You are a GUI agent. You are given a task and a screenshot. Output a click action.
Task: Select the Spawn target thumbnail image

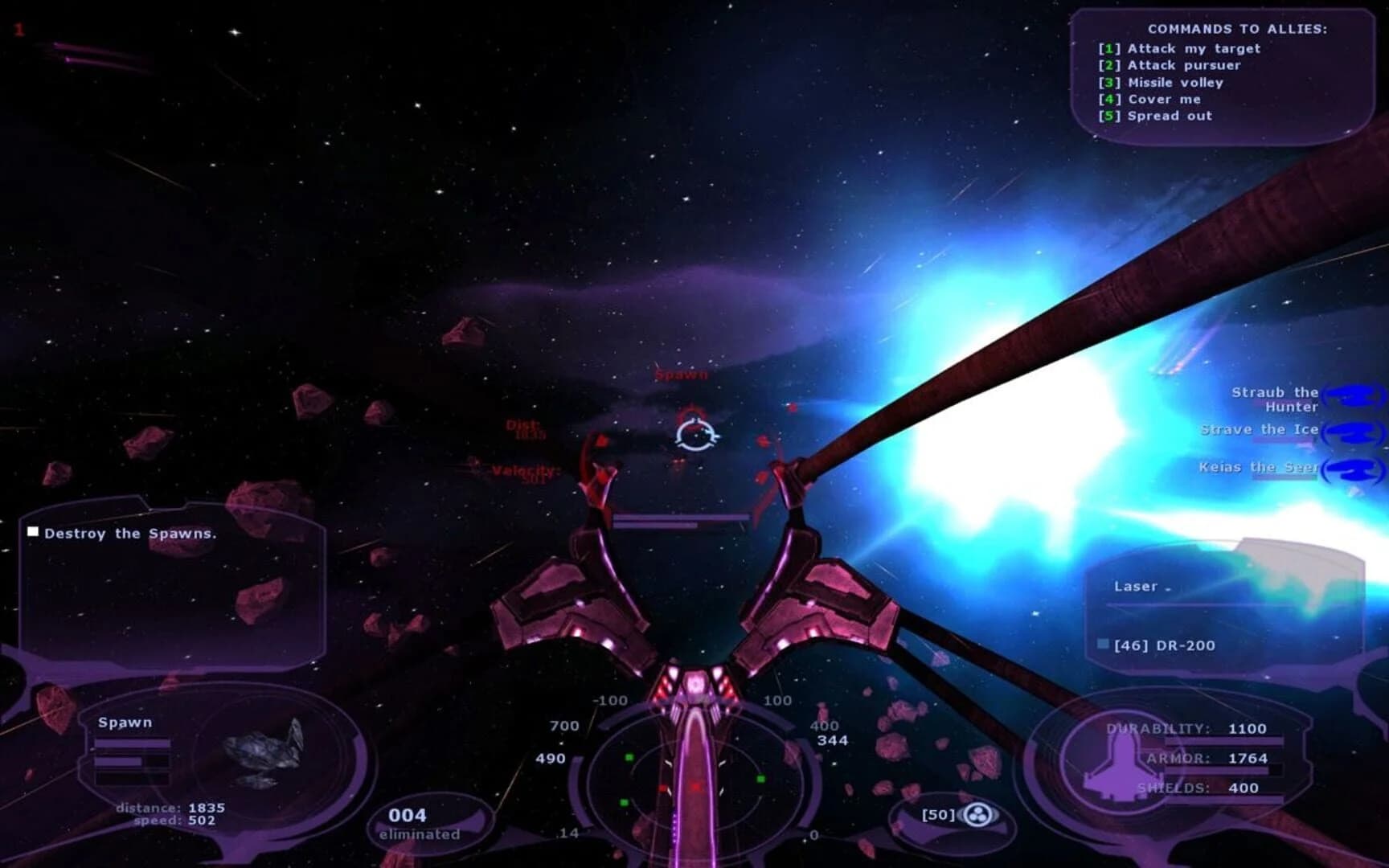[x=265, y=755]
